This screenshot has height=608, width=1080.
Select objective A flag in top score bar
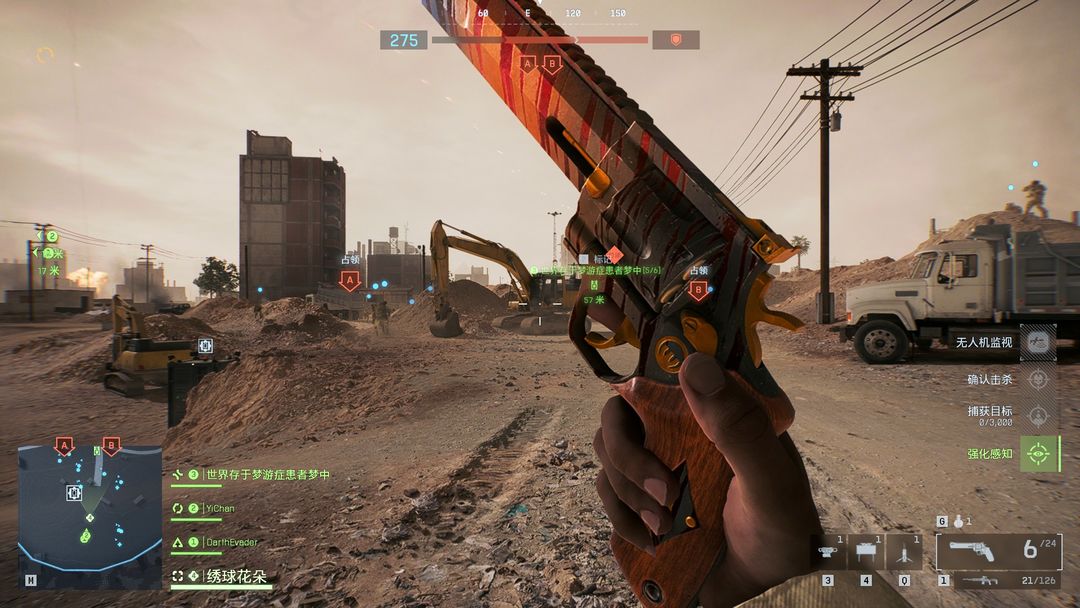[x=527, y=63]
